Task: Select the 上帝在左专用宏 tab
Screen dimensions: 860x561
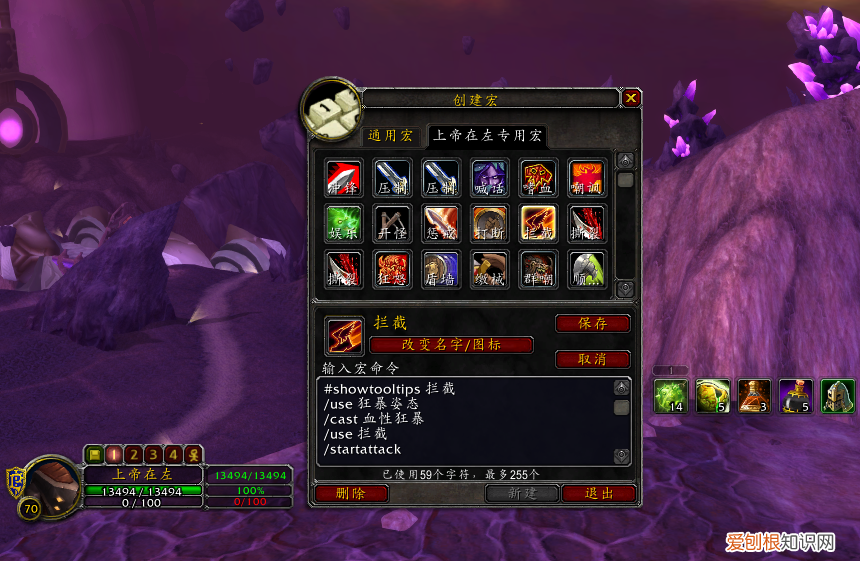Action: coord(487,135)
